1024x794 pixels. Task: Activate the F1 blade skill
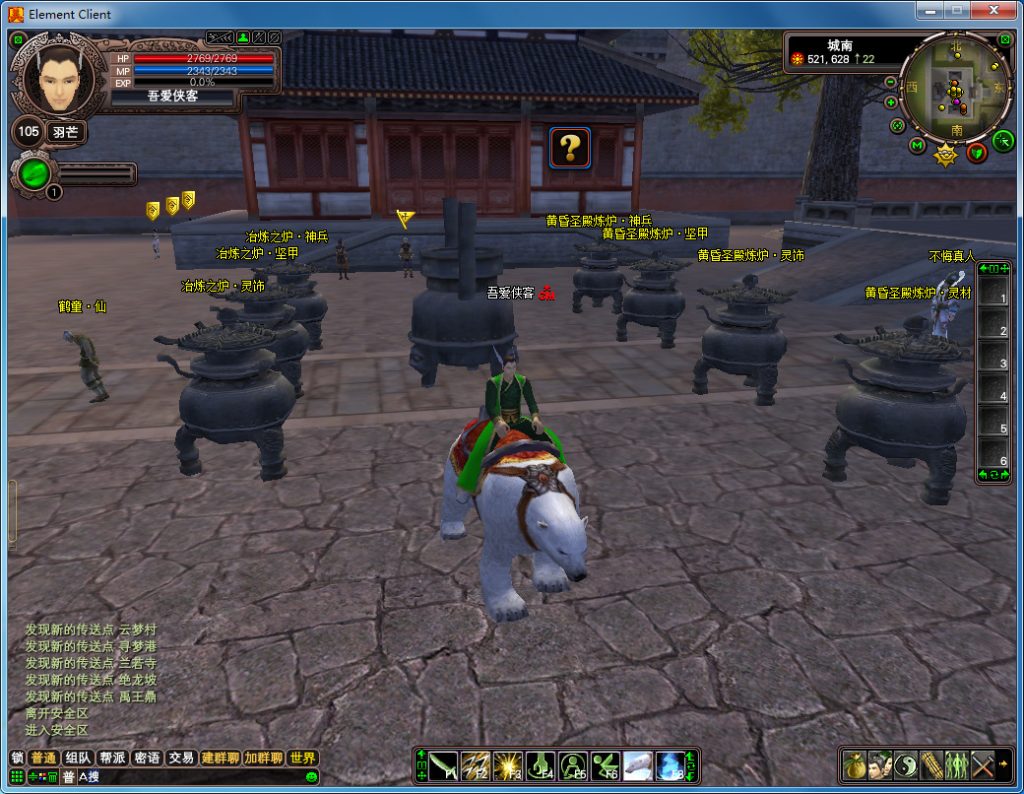click(443, 766)
